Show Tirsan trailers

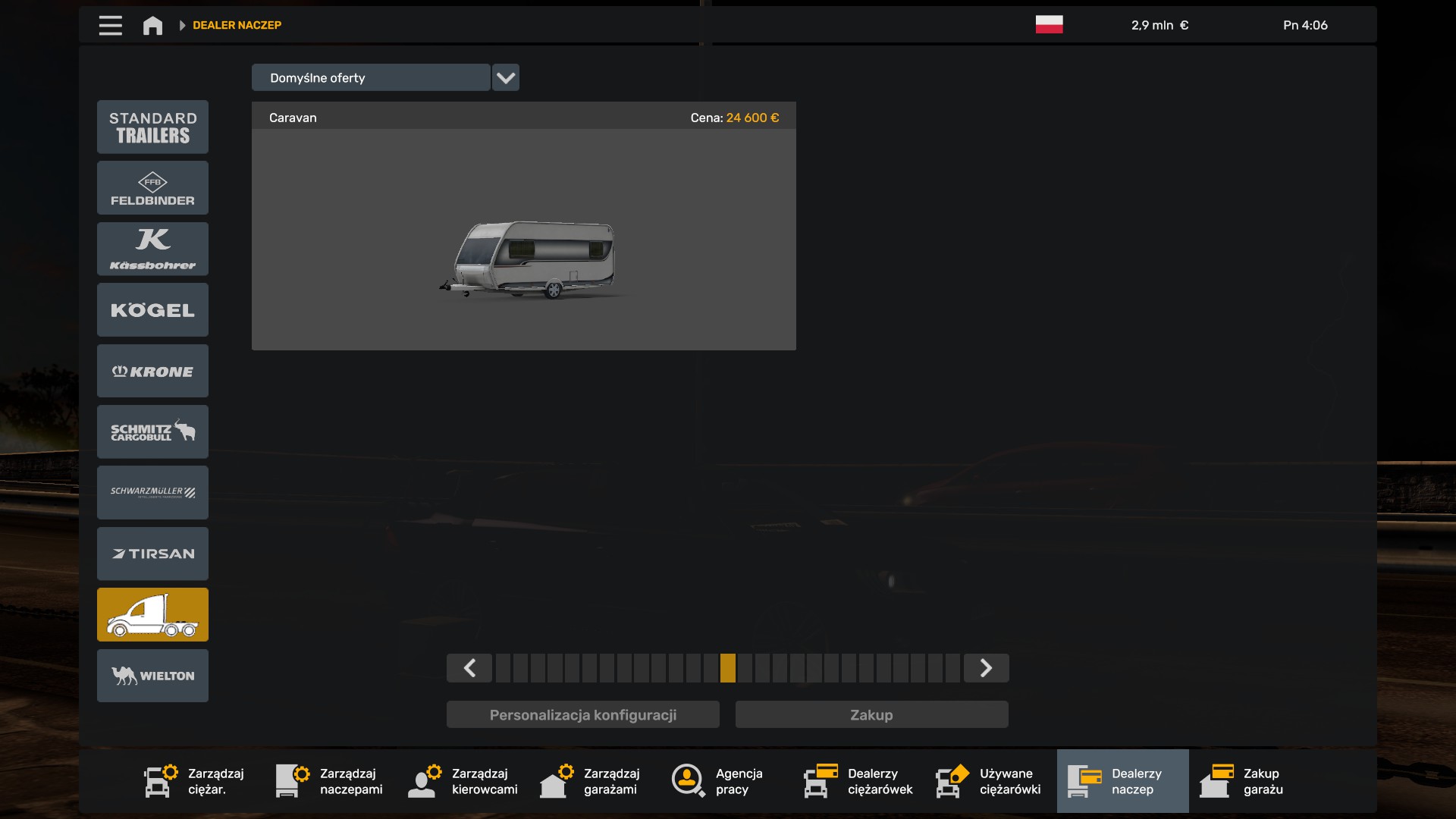[x=152, y=554]
